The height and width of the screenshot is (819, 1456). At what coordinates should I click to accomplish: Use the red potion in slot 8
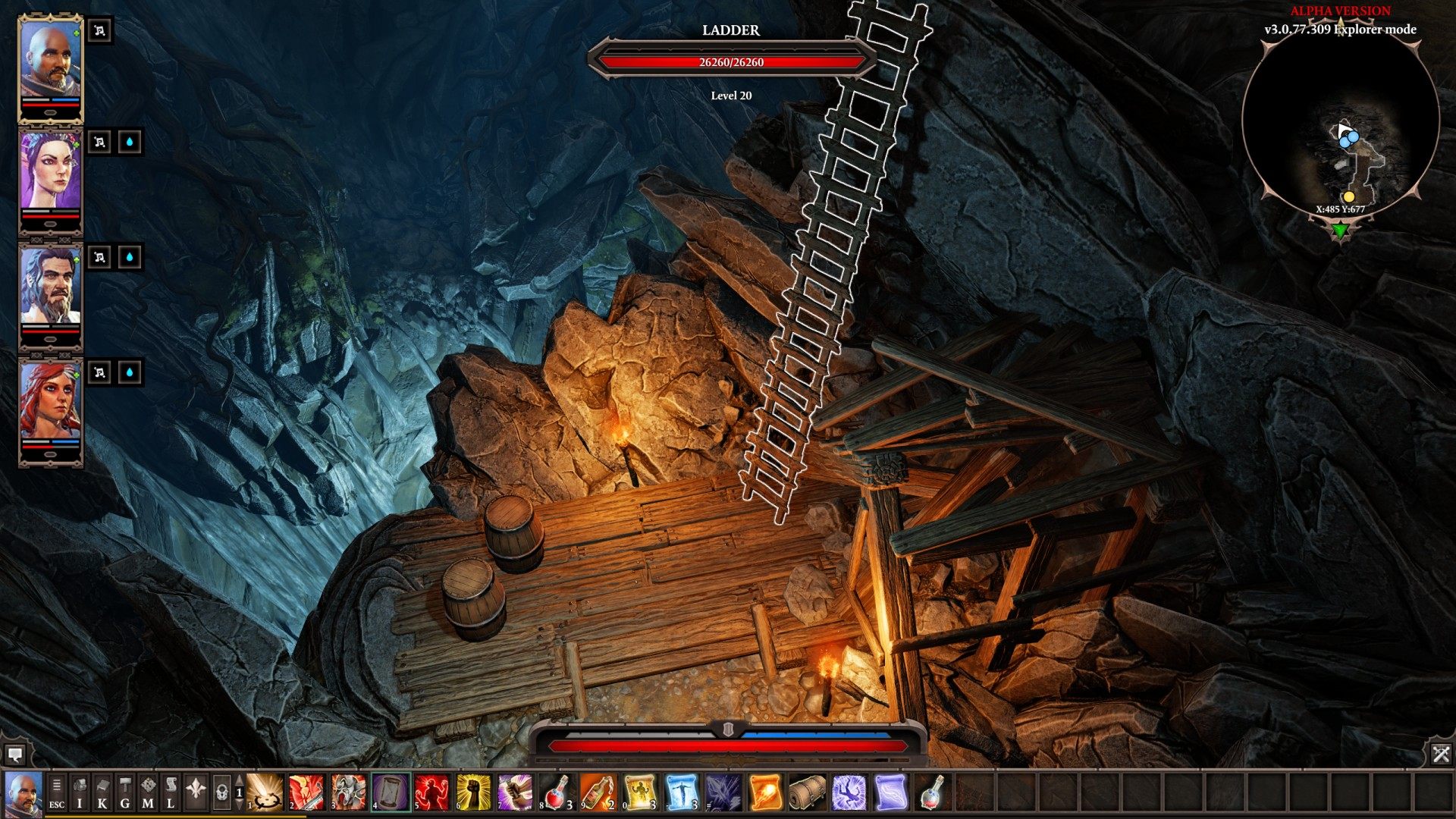click(x=557, y=792)
